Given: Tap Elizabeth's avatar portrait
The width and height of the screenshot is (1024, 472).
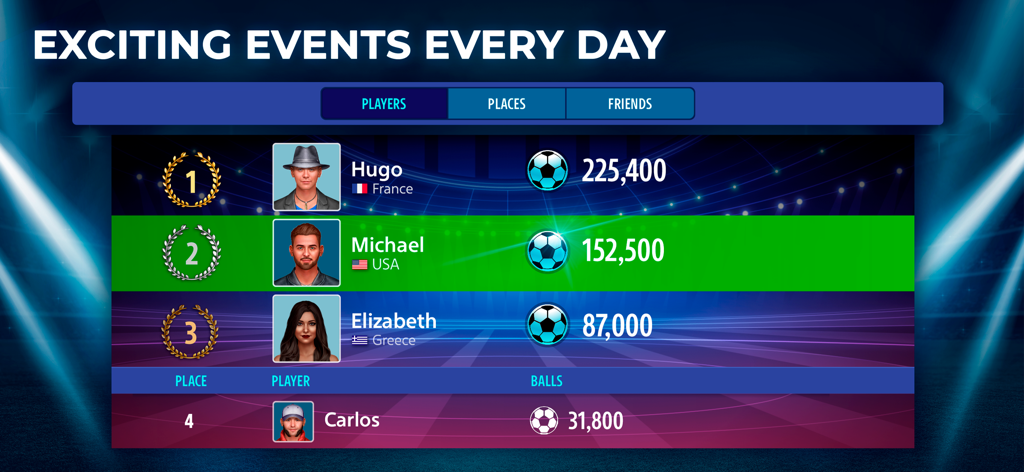Looking at the screenshot, I should pyautogui.click(x=307, y=328).
